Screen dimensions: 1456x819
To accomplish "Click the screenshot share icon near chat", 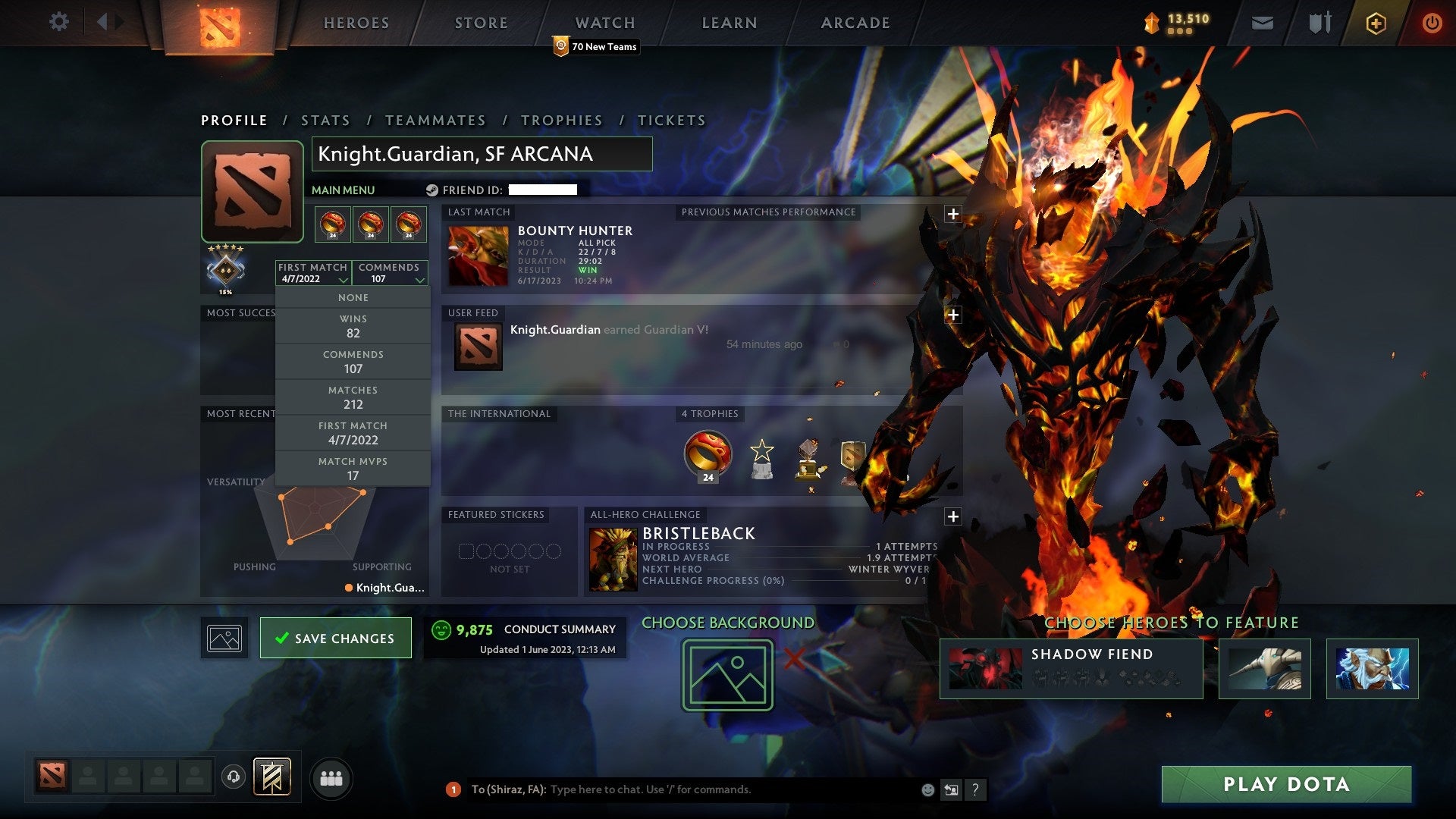I will 951,789.
